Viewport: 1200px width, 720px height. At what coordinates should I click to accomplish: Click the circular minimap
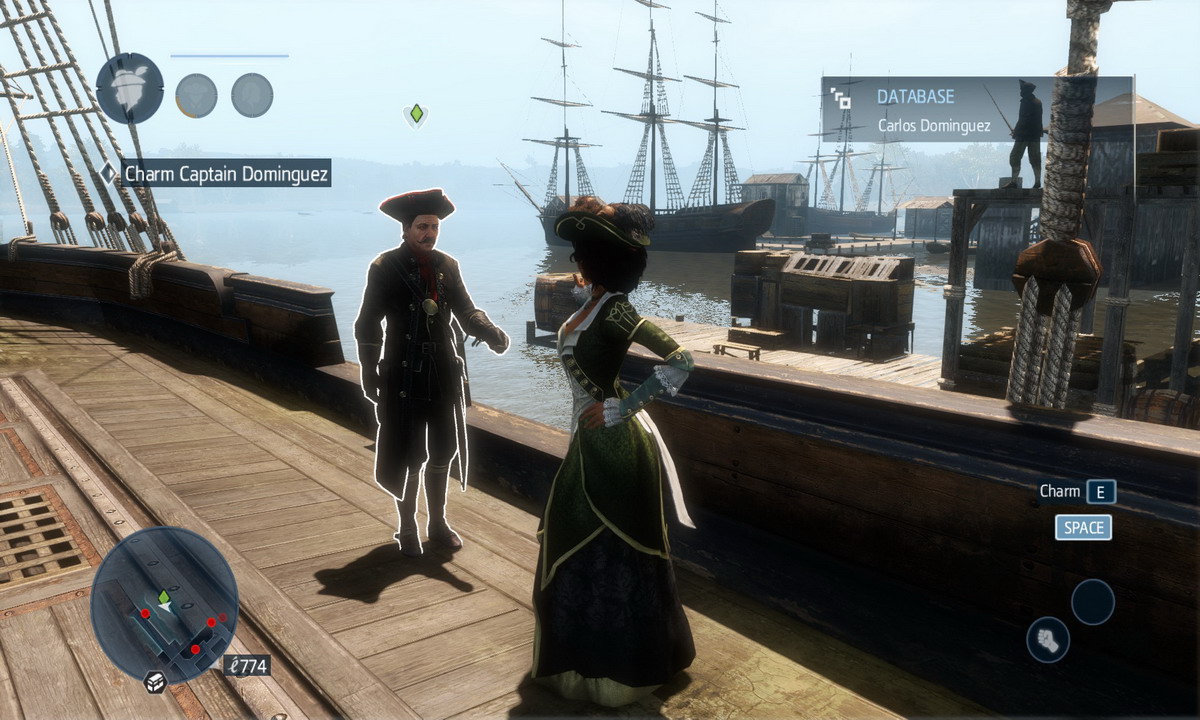pyautogui.click(x=164, y=604)
